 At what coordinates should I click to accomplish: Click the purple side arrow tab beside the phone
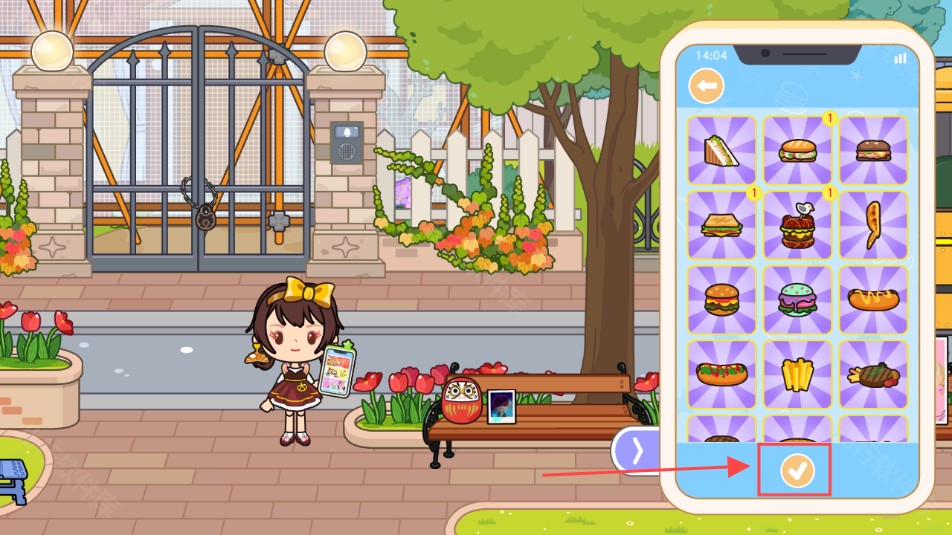pyautogui.click(x=638, y=450)
